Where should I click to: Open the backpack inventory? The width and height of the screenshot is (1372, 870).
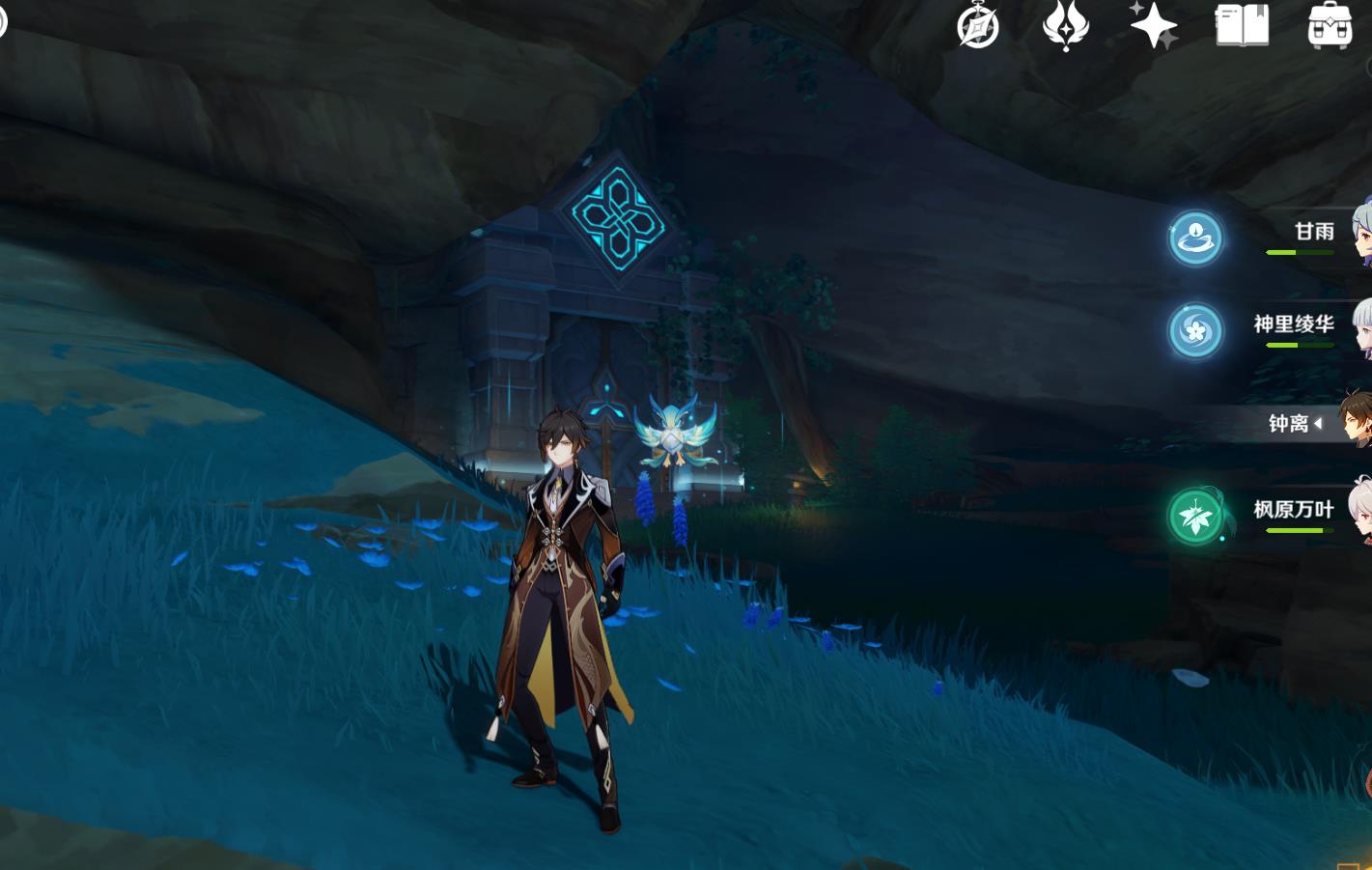click(x=1330, y=26)
